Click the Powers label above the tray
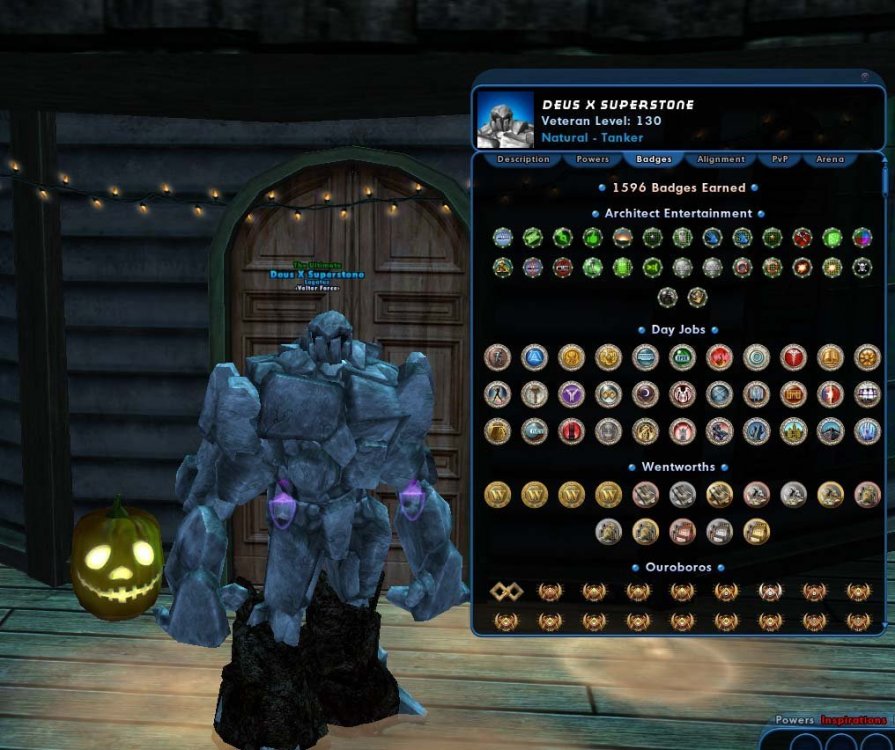 point(795,720)
